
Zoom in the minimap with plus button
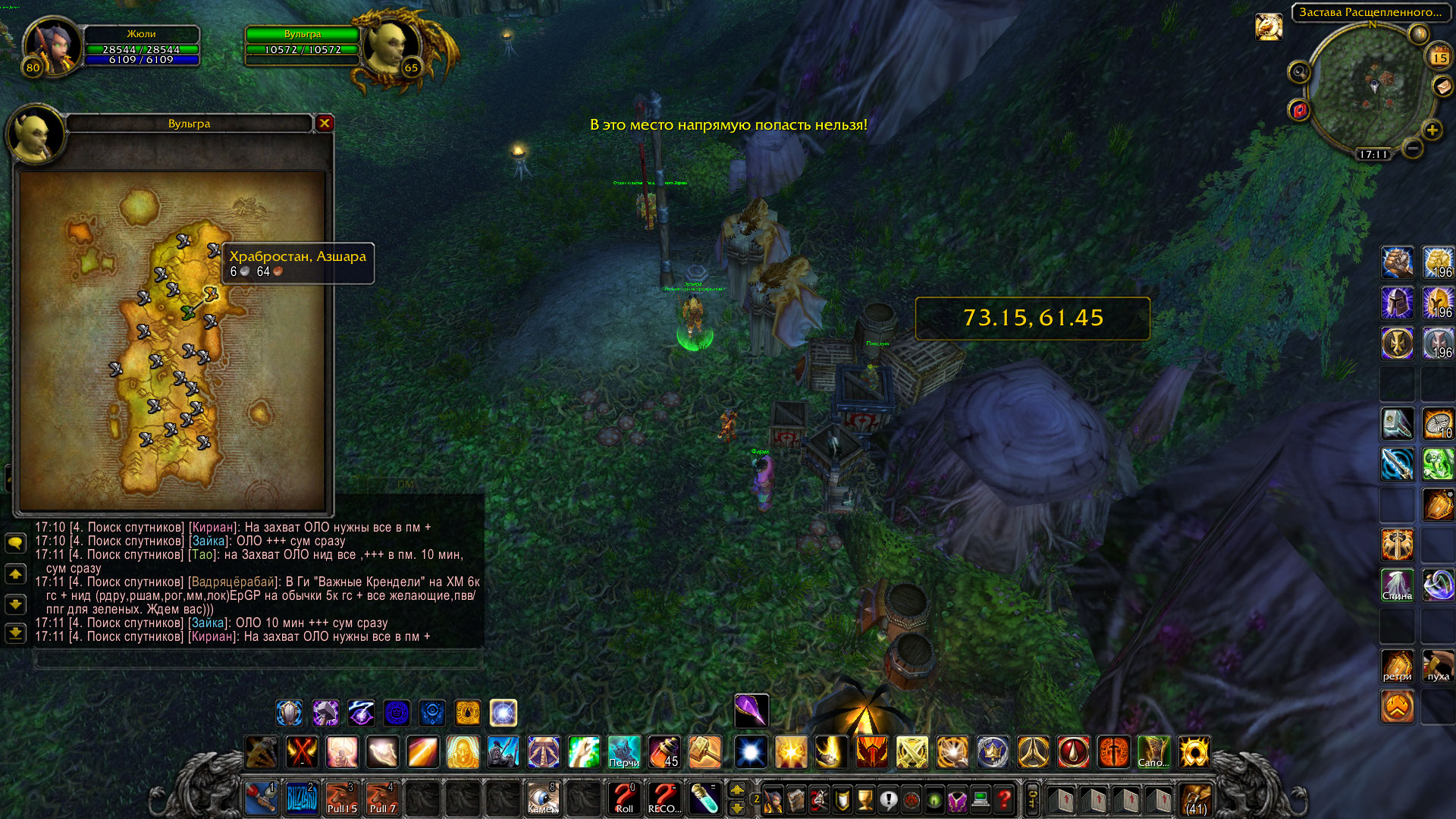tap(1432, 130)
